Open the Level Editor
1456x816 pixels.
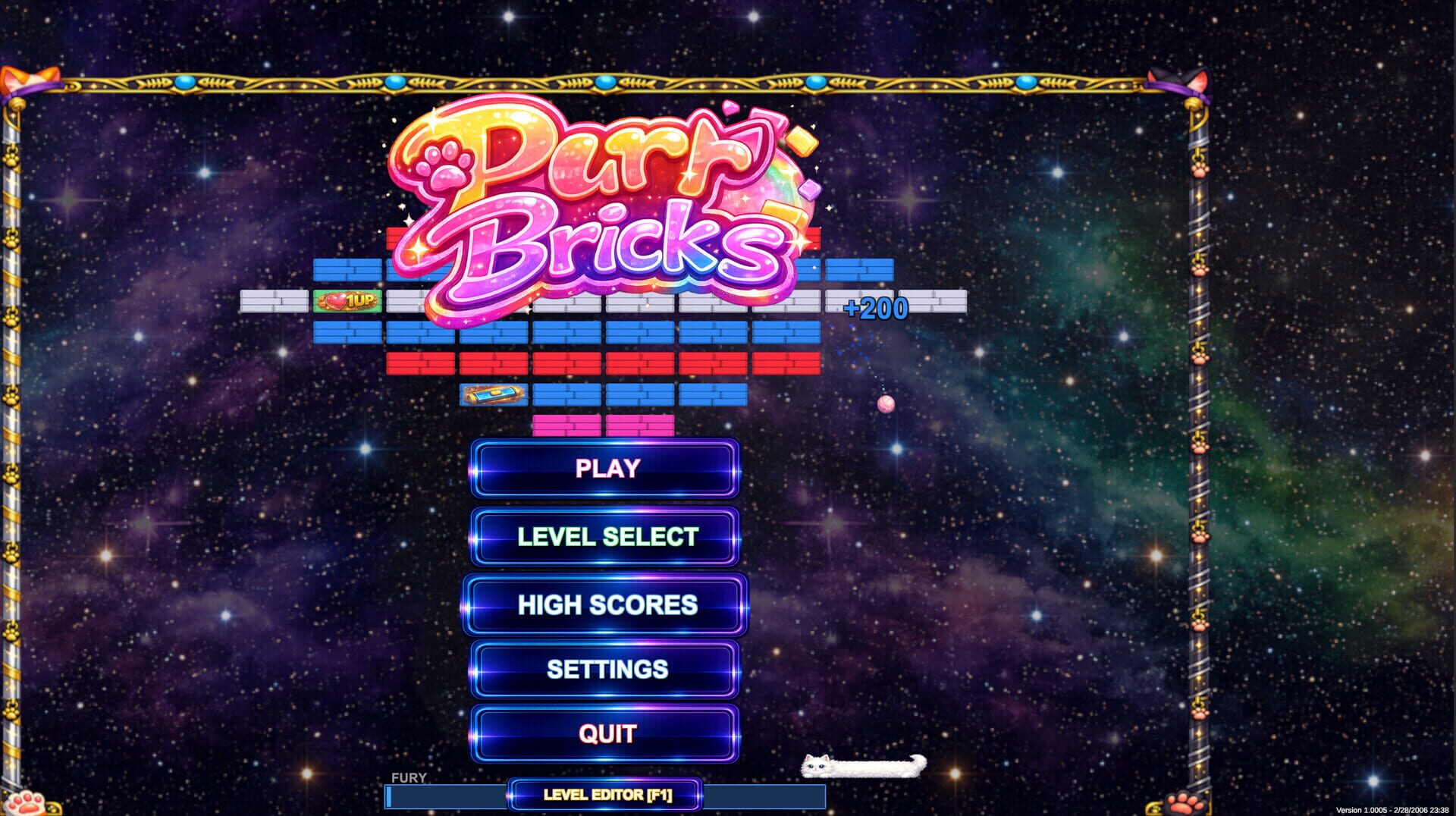pos(604,794)
